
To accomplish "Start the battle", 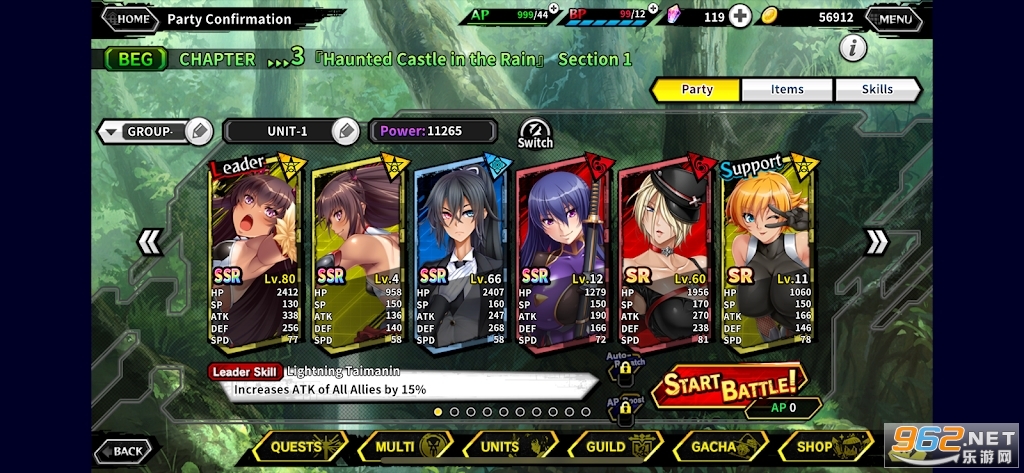I will point(729,383).
